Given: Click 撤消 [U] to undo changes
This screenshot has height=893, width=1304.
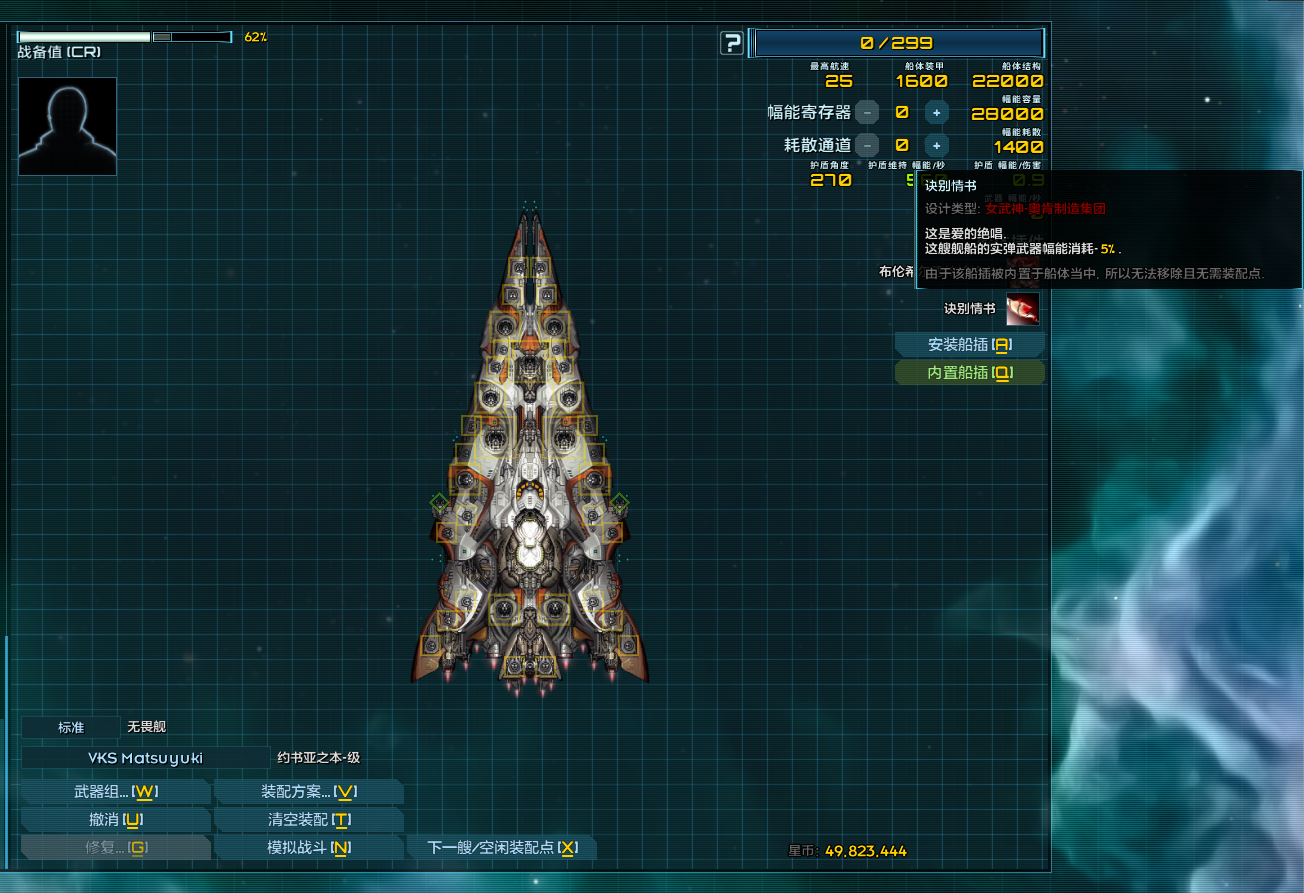Looking at the screenshot, I should click(115, 818).
